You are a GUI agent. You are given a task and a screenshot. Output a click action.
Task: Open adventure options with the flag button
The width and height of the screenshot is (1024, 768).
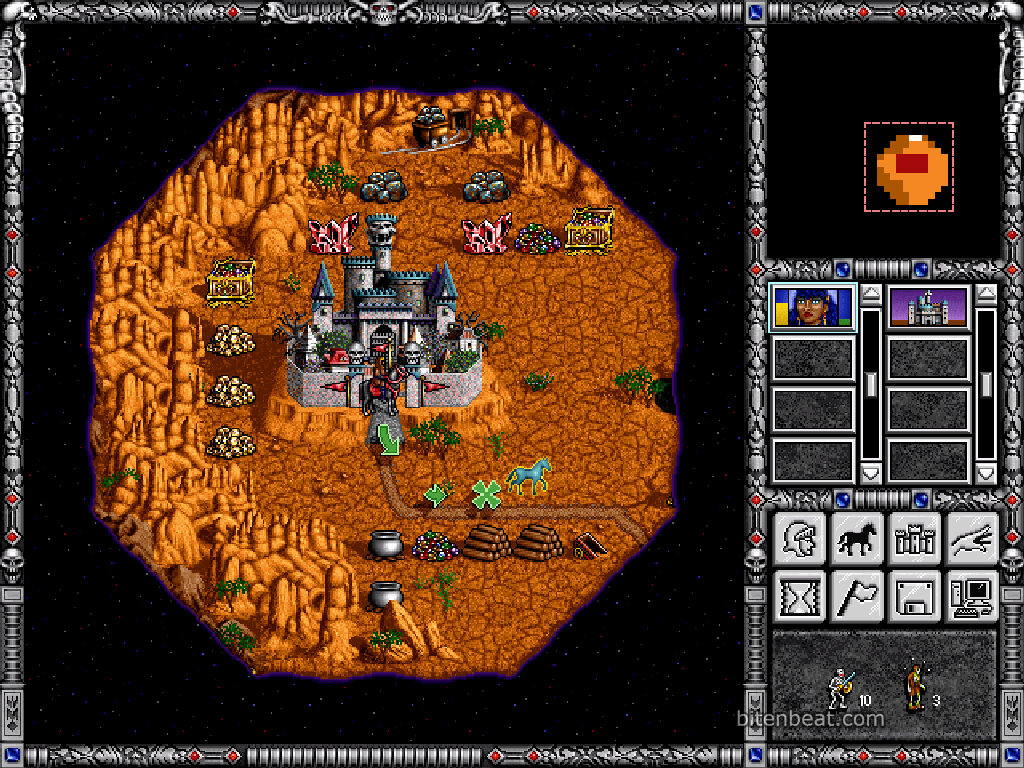[857, 597]
